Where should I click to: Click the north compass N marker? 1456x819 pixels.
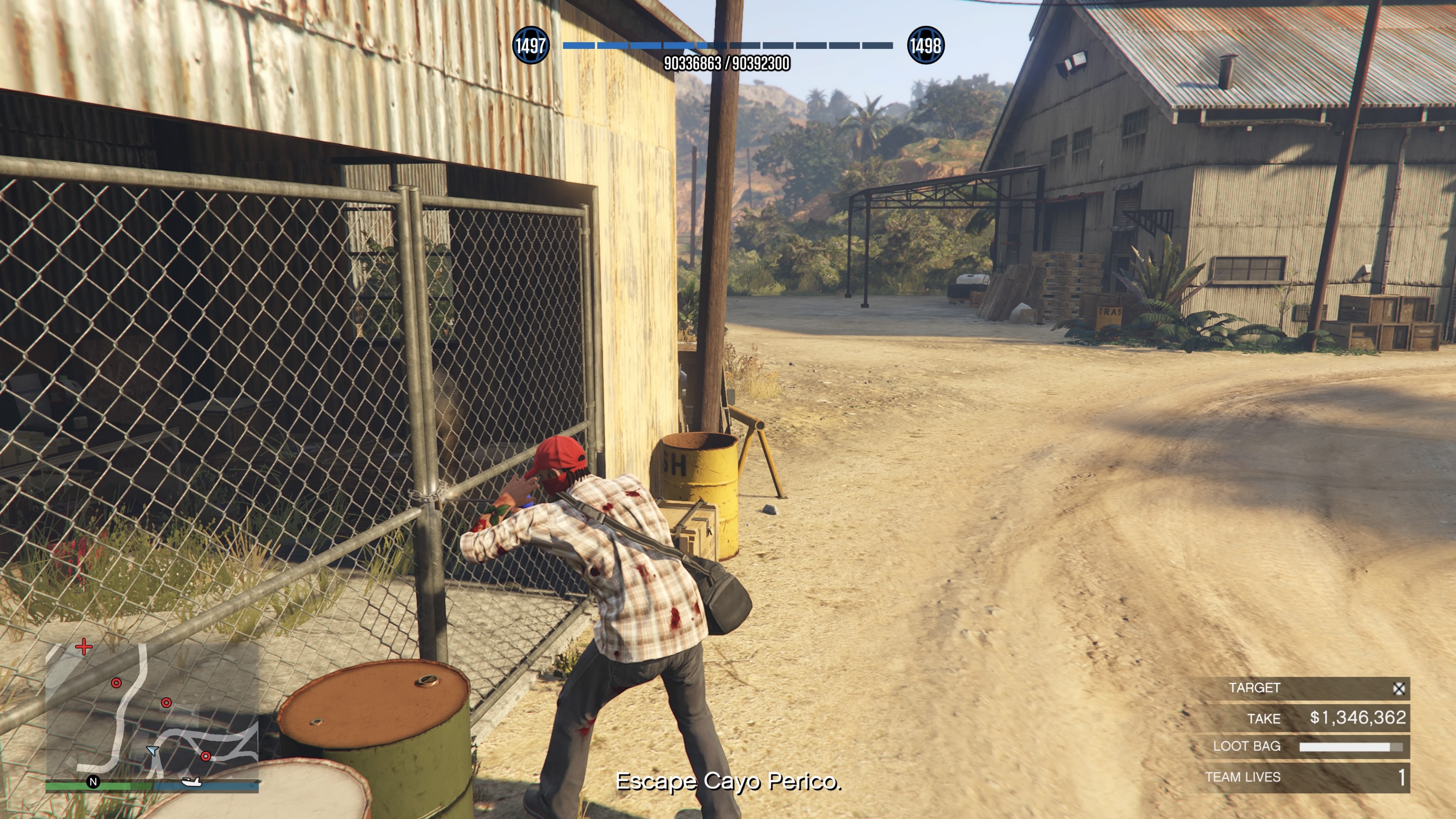(x=93, y=782)
